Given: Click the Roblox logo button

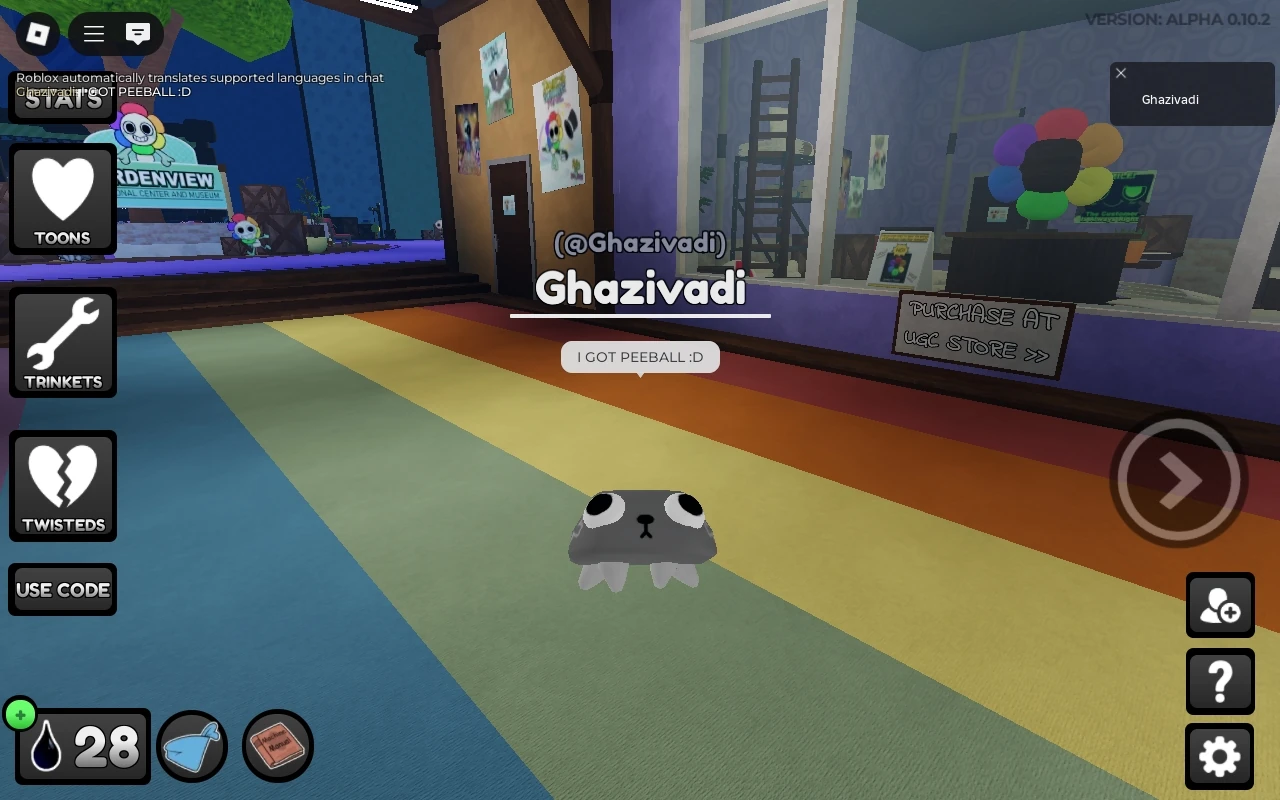Looking at the screenshot, I should (x=37, y=33).
